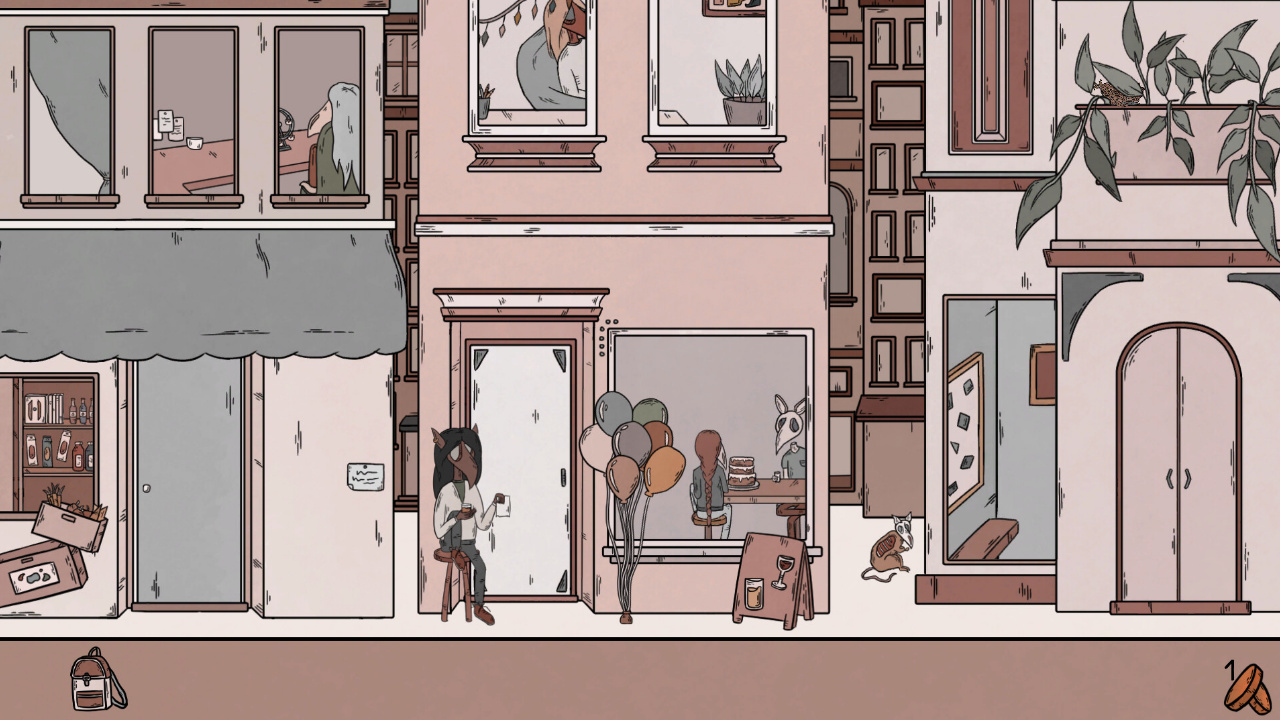Select the notice pinned beside the grey door

point(368,474)
